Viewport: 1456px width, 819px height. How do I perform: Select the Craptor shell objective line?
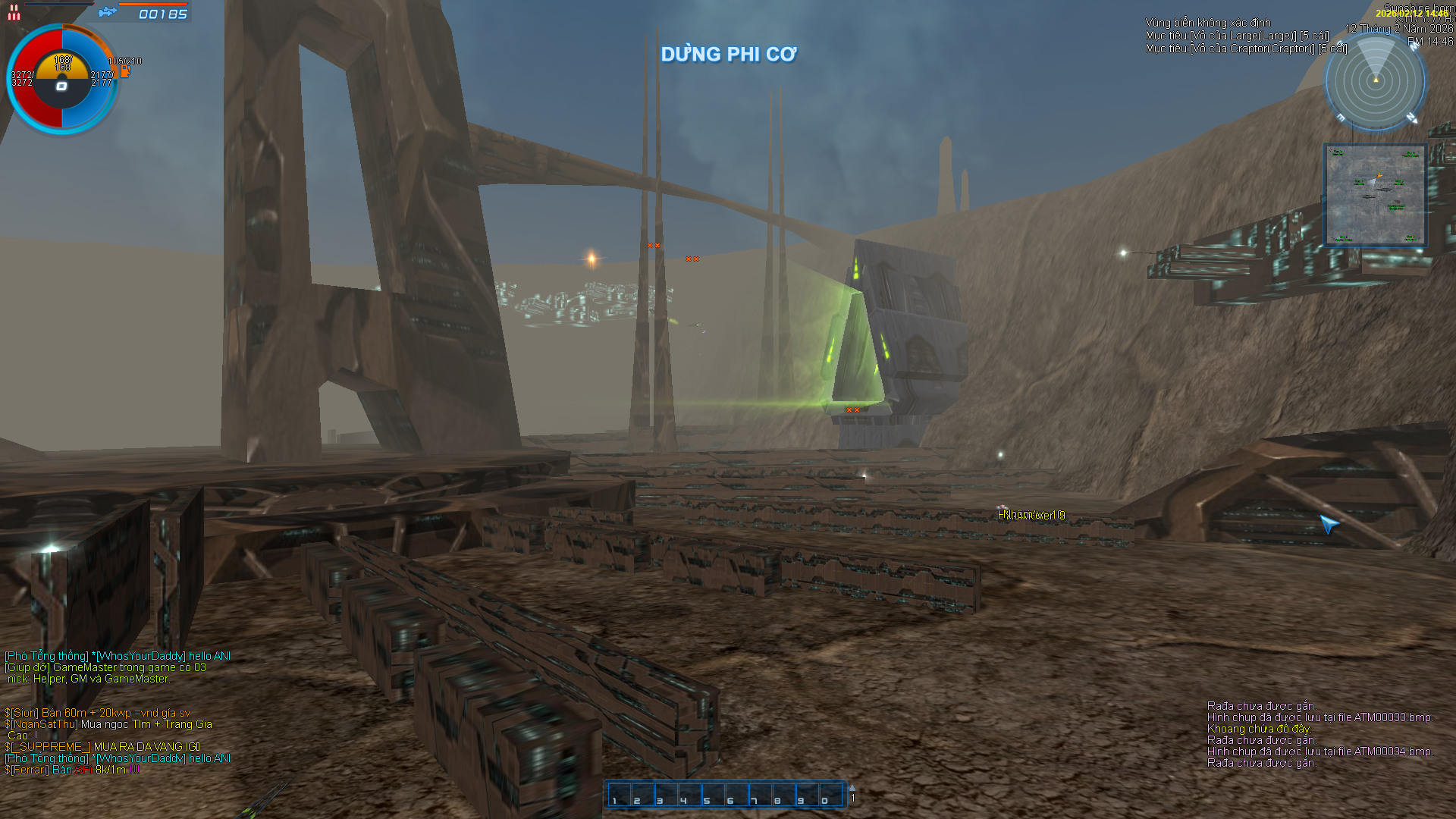point(1246,49)
